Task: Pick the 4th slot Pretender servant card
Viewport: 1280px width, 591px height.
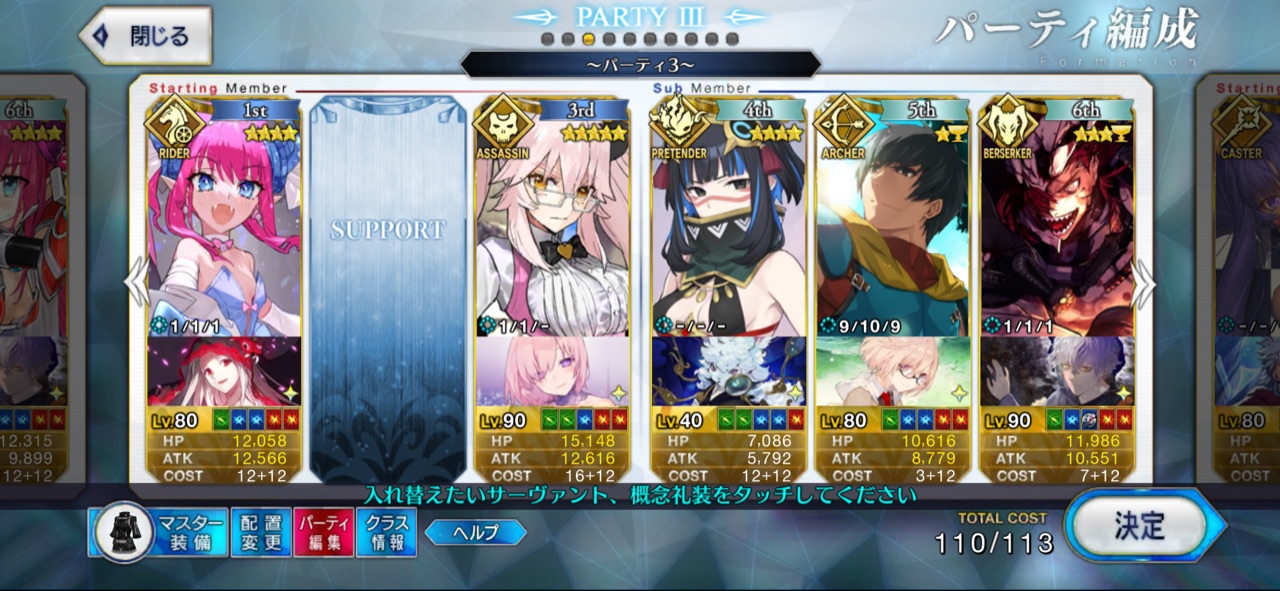Action: (728, 230)
